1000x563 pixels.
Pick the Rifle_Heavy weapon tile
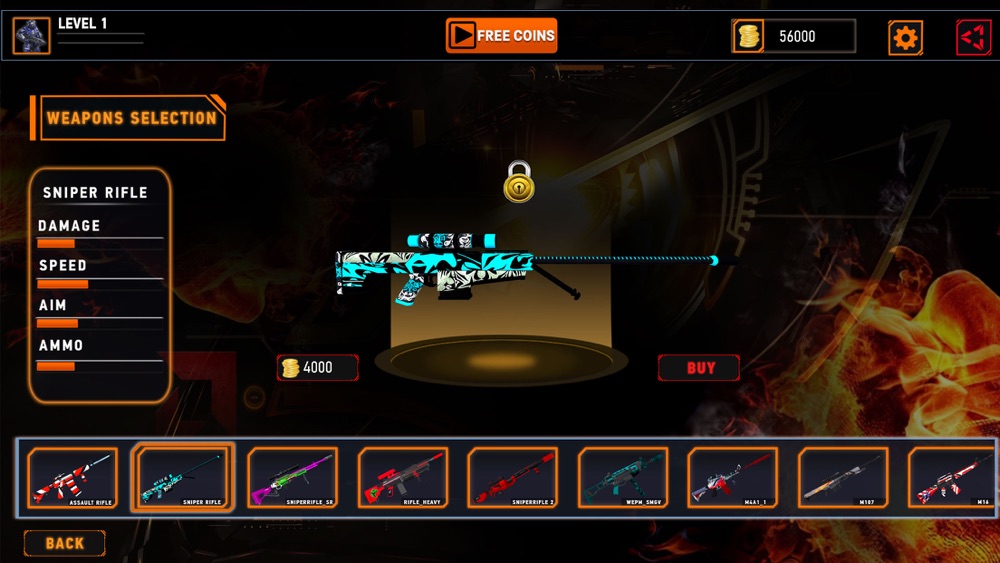click(x=403, y=478)
